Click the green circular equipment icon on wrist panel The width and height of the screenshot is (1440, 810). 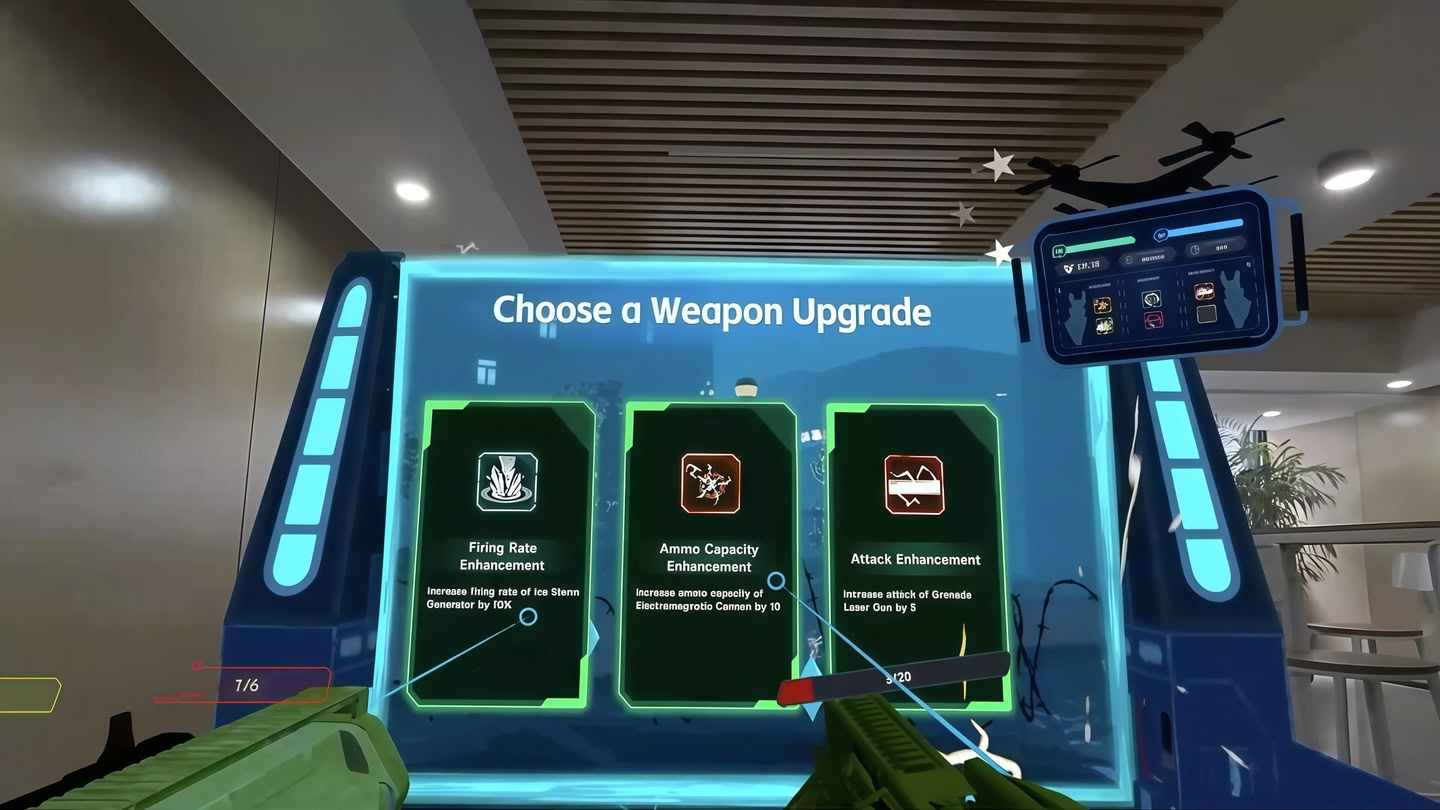click(x=1152, y=301)
